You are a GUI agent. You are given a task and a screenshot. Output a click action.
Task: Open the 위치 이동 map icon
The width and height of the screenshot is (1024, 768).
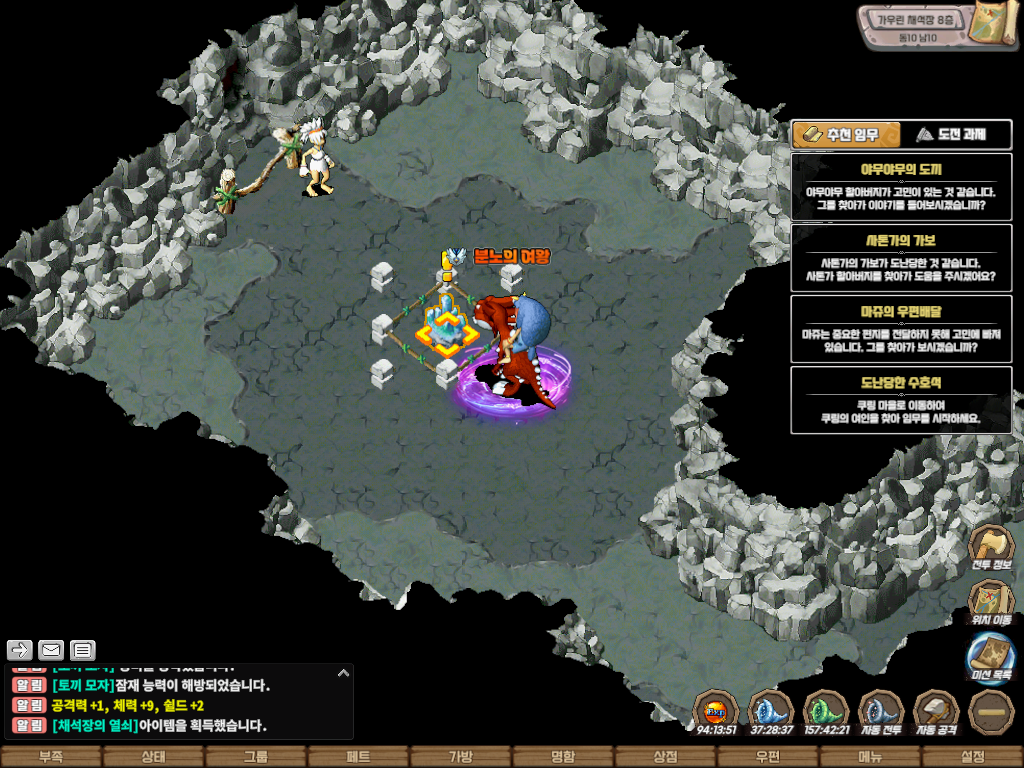click(x=991, y=601)
